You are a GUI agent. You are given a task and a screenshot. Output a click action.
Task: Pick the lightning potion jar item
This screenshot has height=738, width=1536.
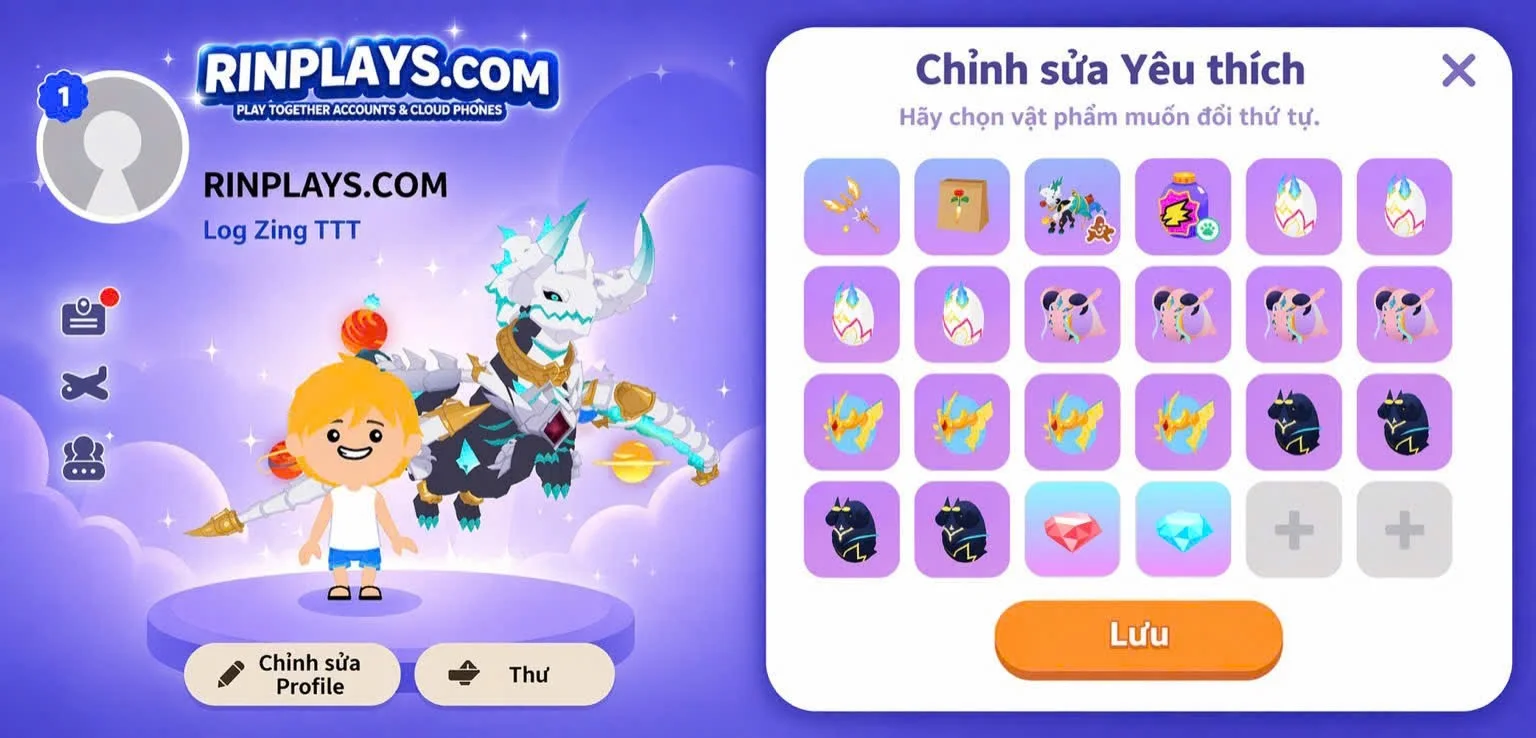coord(1182,207)
